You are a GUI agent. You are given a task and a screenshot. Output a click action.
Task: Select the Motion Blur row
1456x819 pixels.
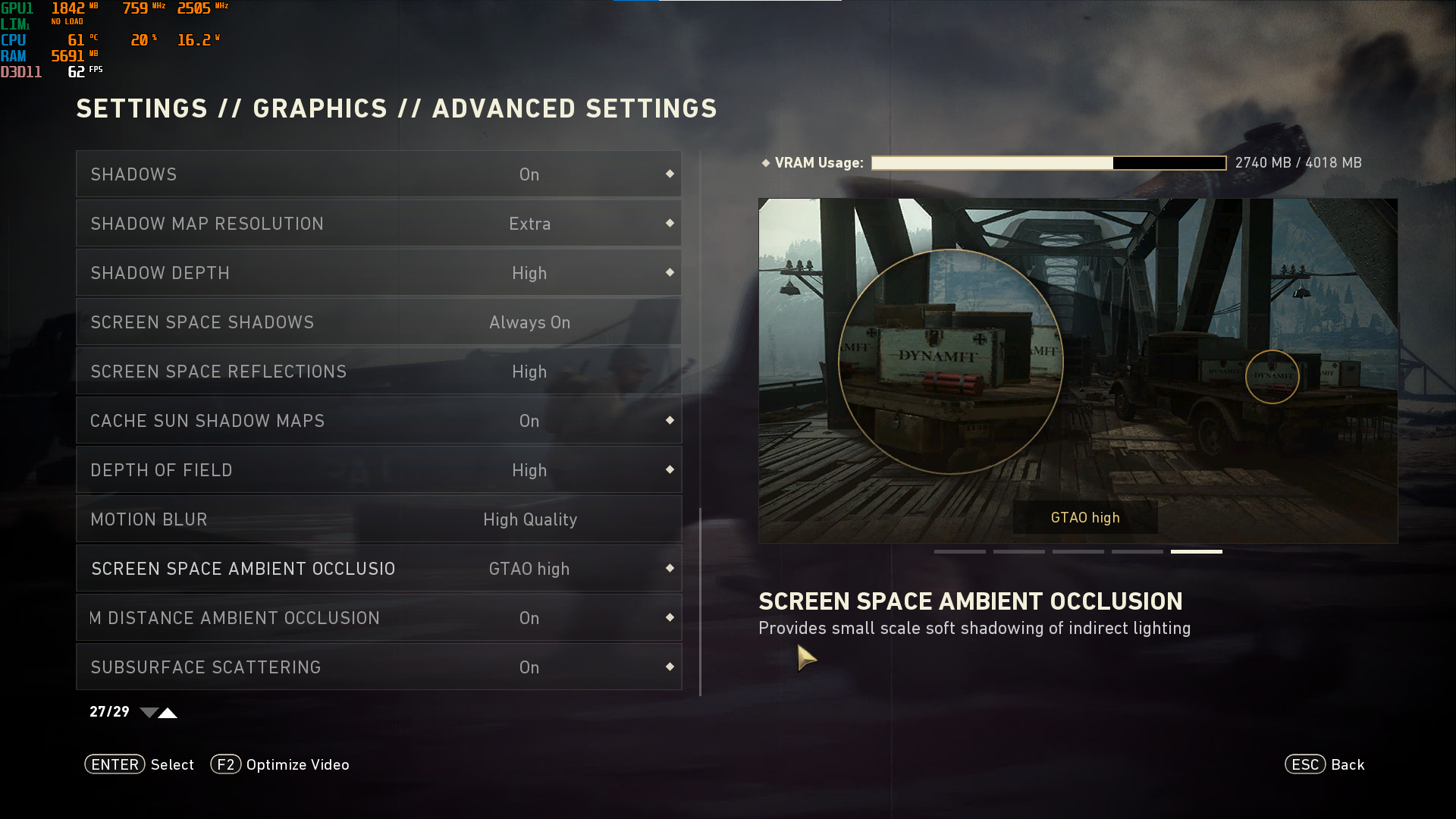point(378,519)
